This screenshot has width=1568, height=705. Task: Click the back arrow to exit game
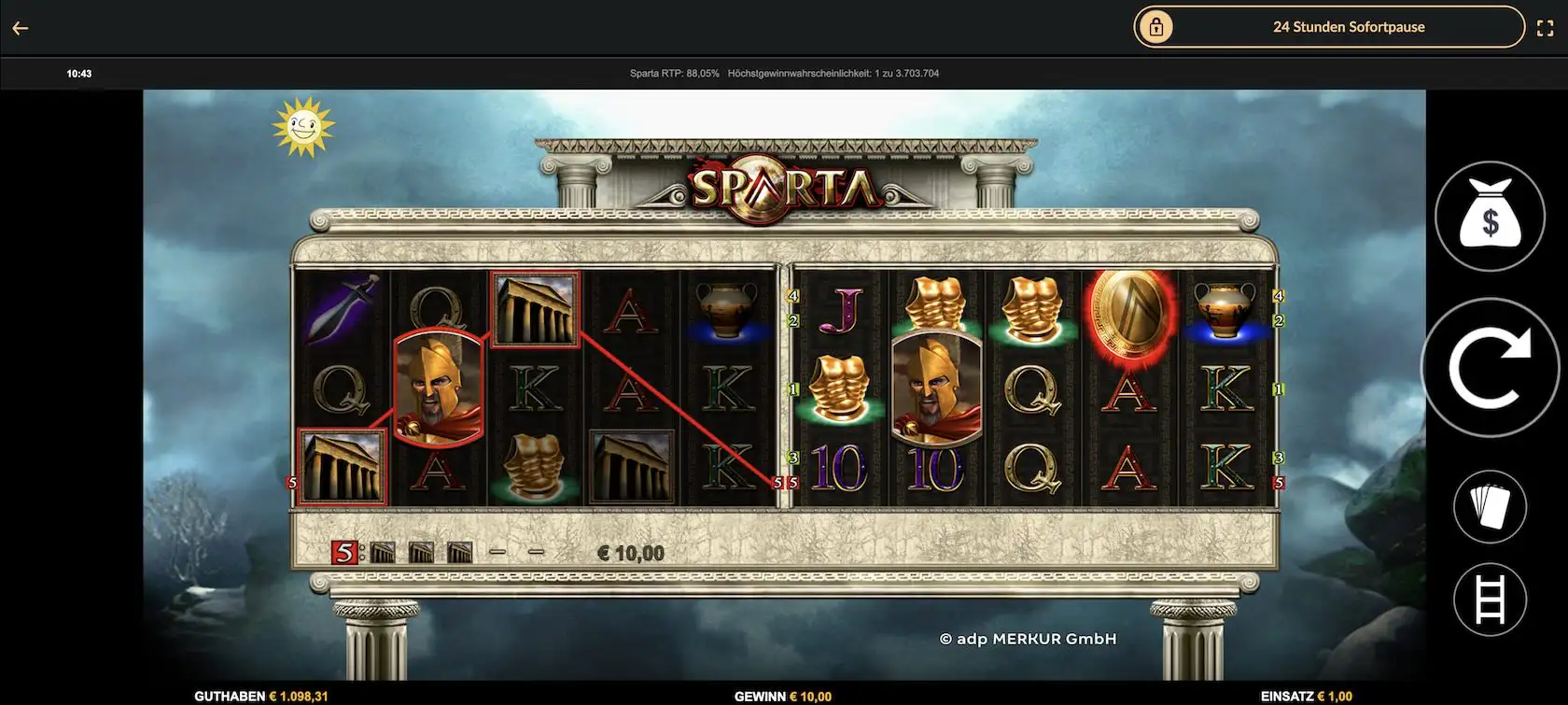click(x=20, y=27)
